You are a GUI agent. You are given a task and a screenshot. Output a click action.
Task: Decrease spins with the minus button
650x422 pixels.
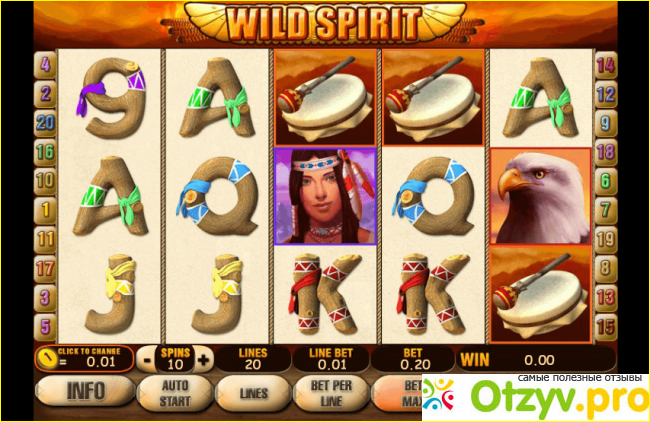tap(147, 359)
